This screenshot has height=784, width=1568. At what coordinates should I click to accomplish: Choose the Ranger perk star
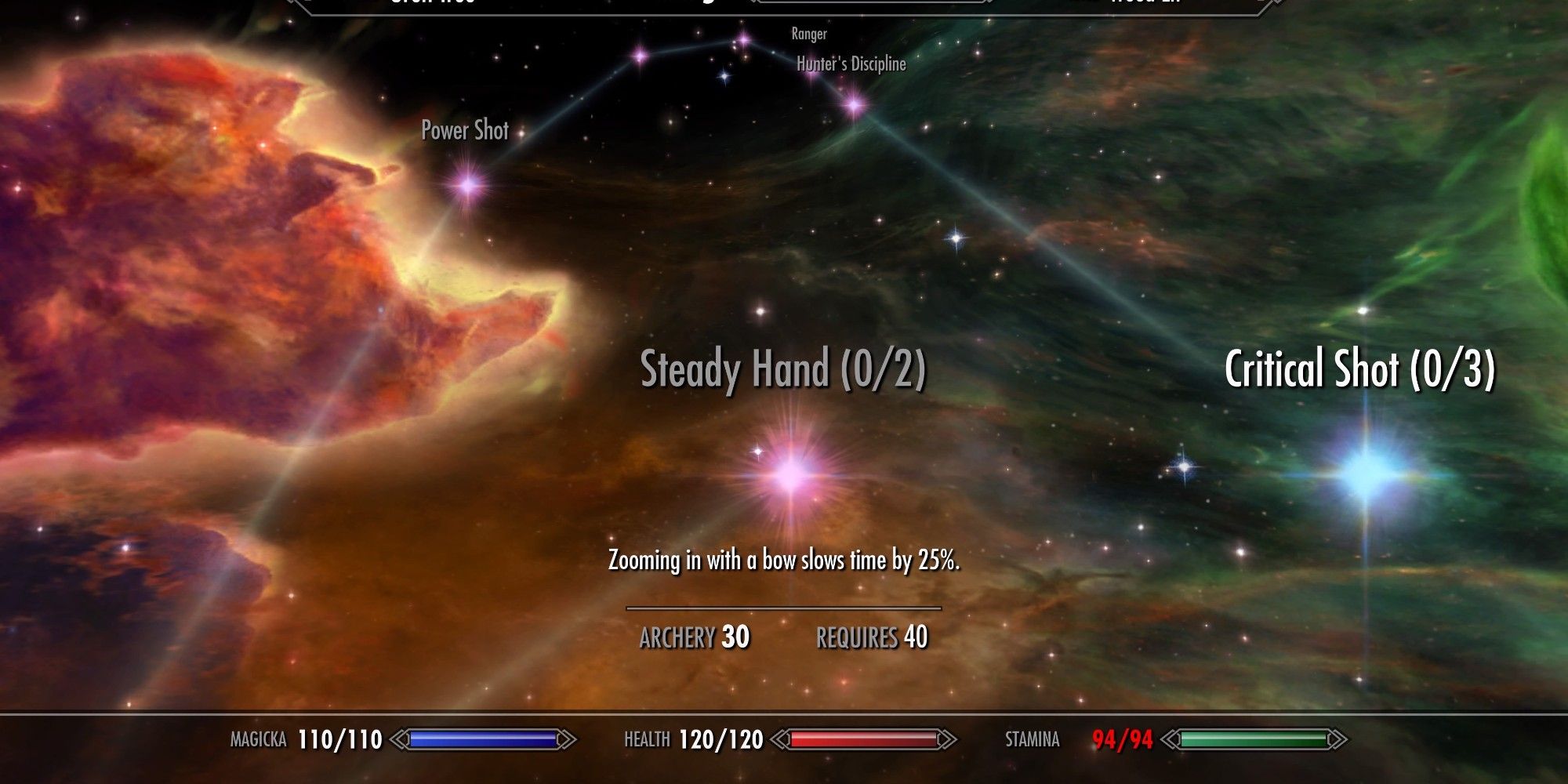[743, 39]
